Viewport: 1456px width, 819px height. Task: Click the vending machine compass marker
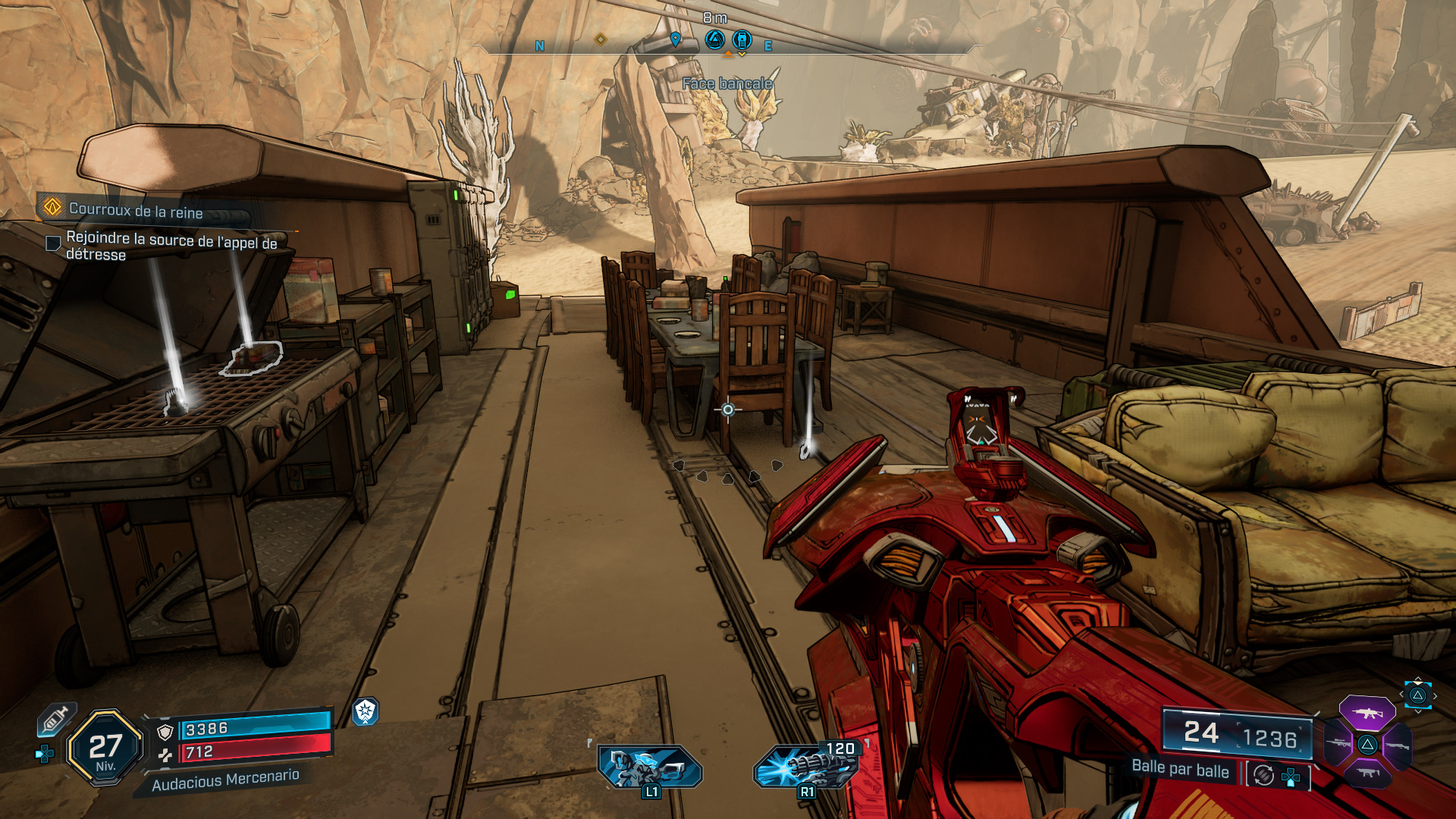click(x=742, y=39)
